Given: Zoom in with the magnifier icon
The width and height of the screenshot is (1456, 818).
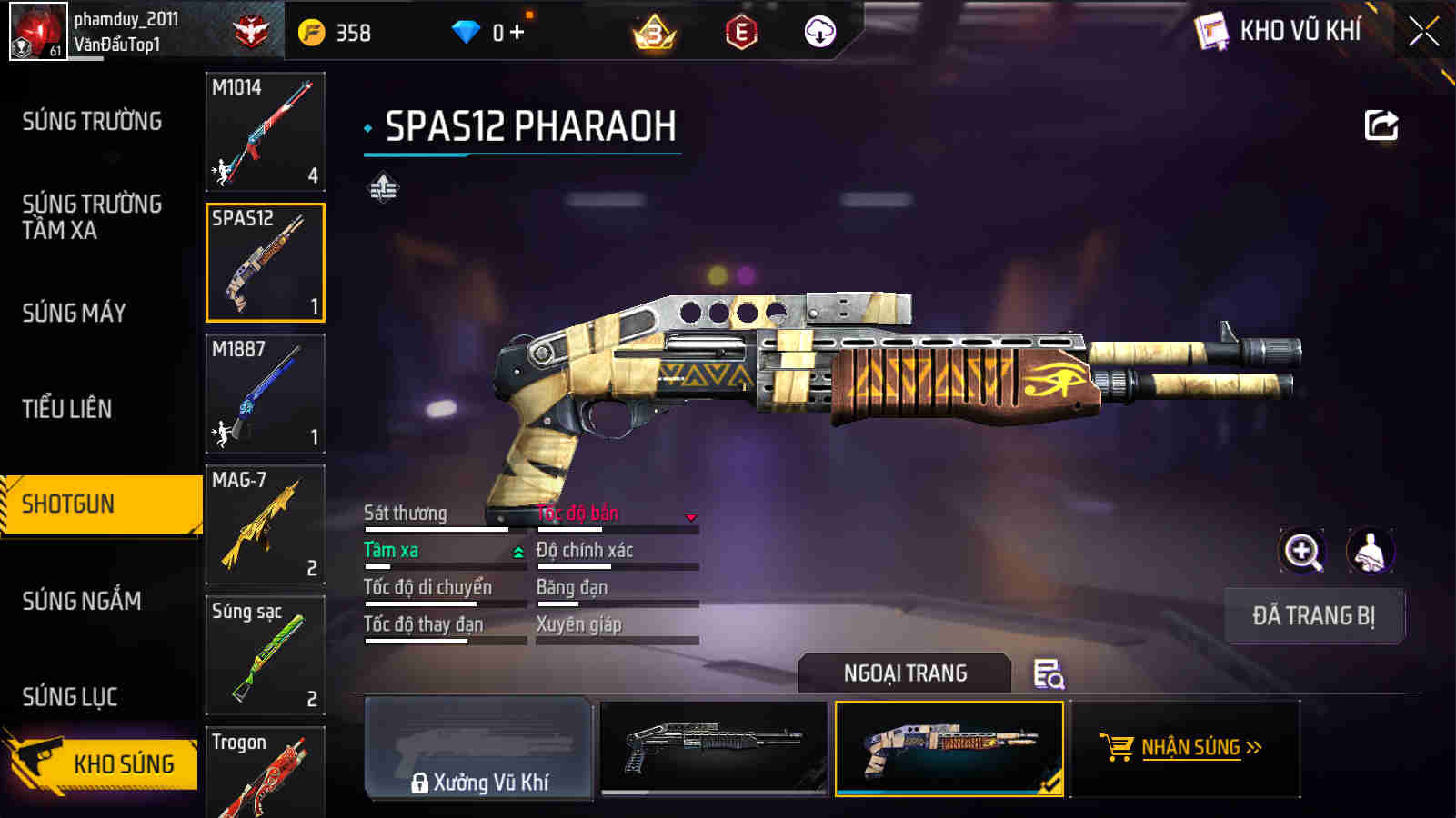Looking at the screenshot, I should (x=1302, y=552).
